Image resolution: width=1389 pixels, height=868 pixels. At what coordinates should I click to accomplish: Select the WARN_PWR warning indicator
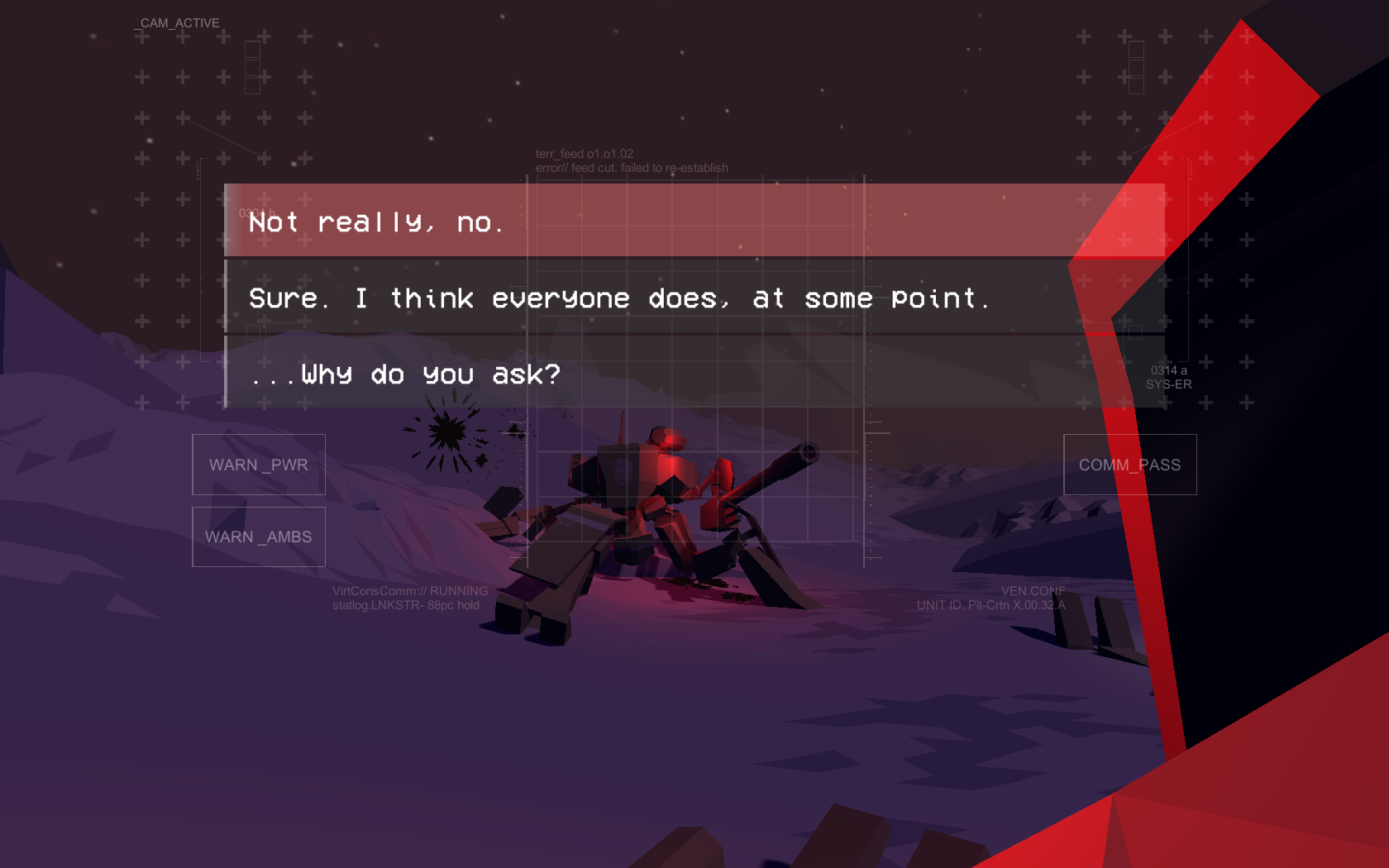258,465
